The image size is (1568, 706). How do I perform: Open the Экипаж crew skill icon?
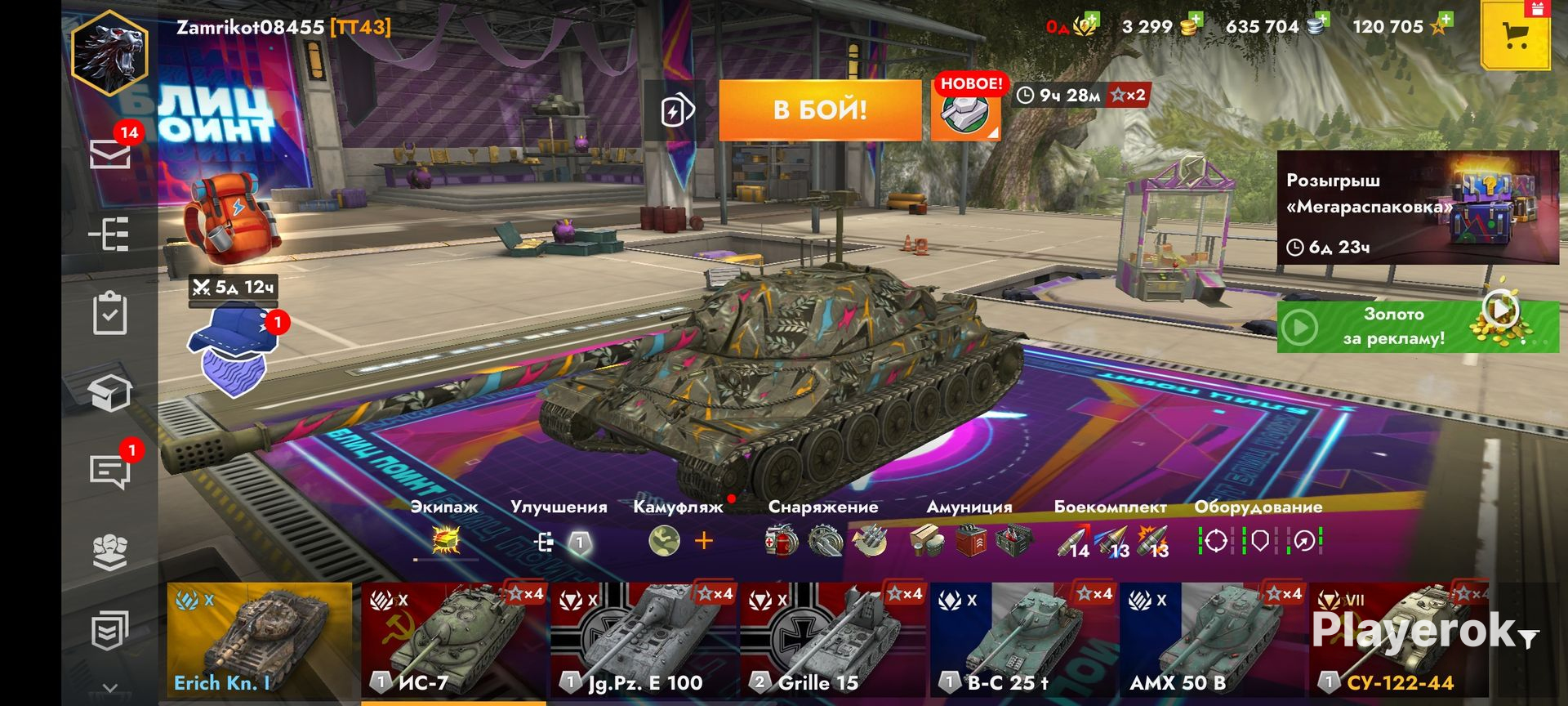click(x=445, y=541)
